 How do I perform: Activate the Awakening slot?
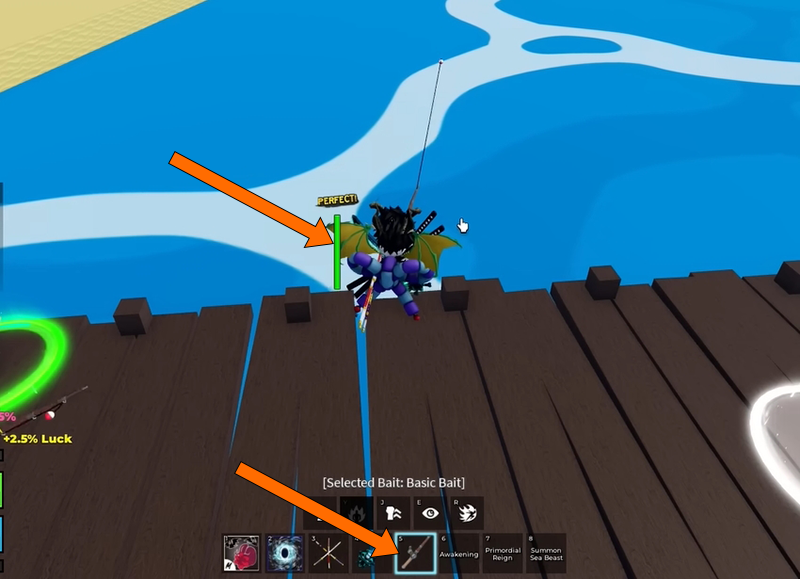click(458, 553)
